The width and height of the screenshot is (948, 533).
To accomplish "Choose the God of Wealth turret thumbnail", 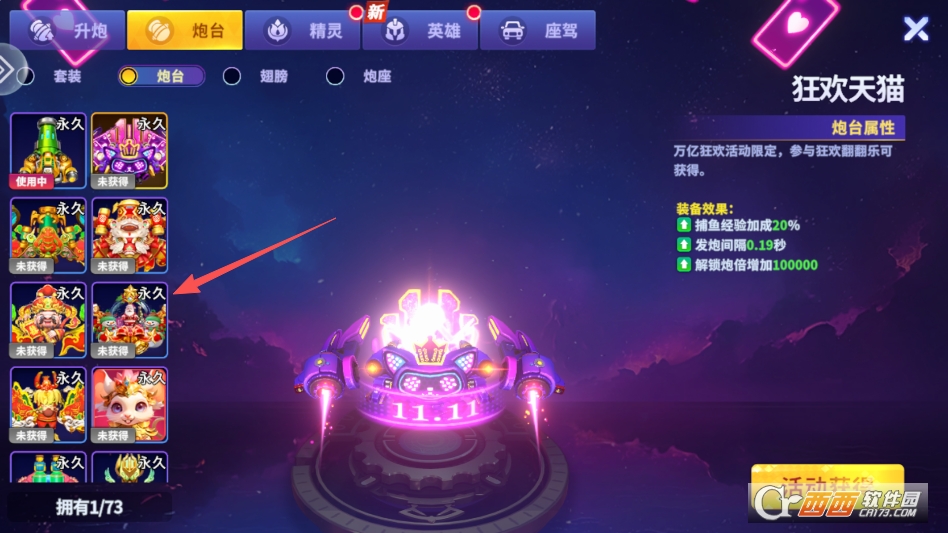I will tap(48, 320).
